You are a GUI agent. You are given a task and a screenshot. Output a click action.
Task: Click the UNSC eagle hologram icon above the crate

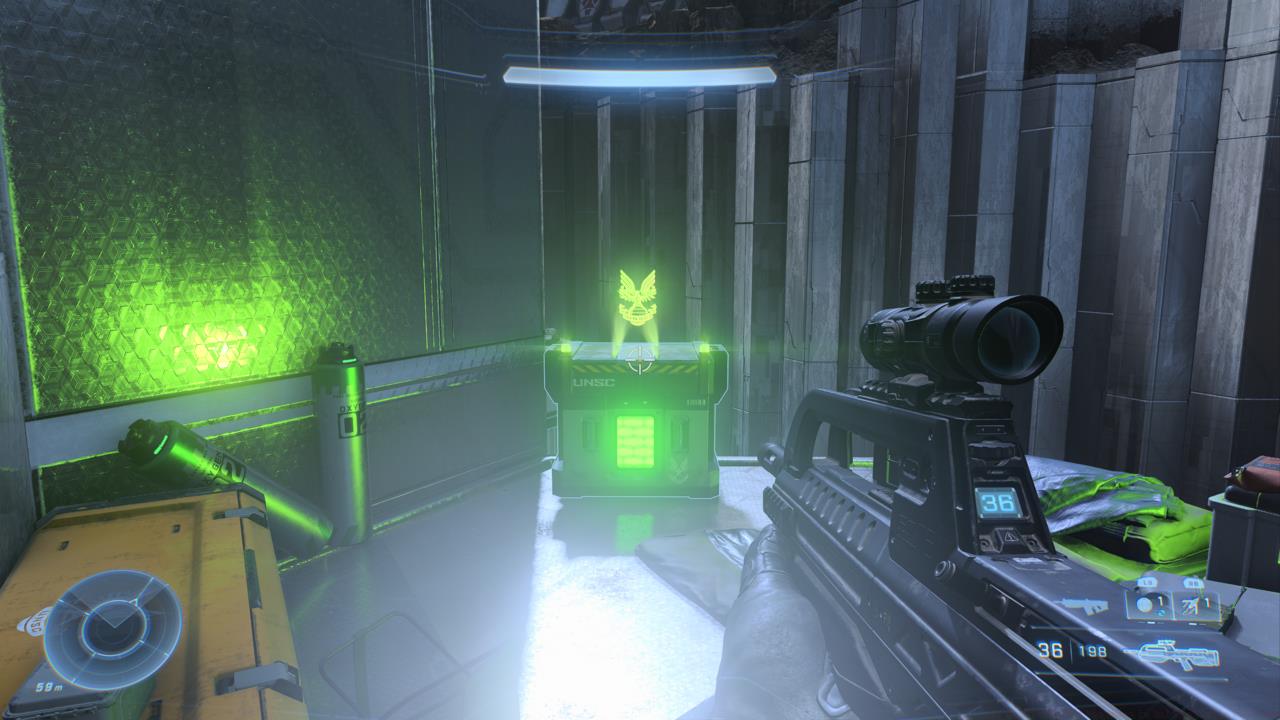point(636,298)
